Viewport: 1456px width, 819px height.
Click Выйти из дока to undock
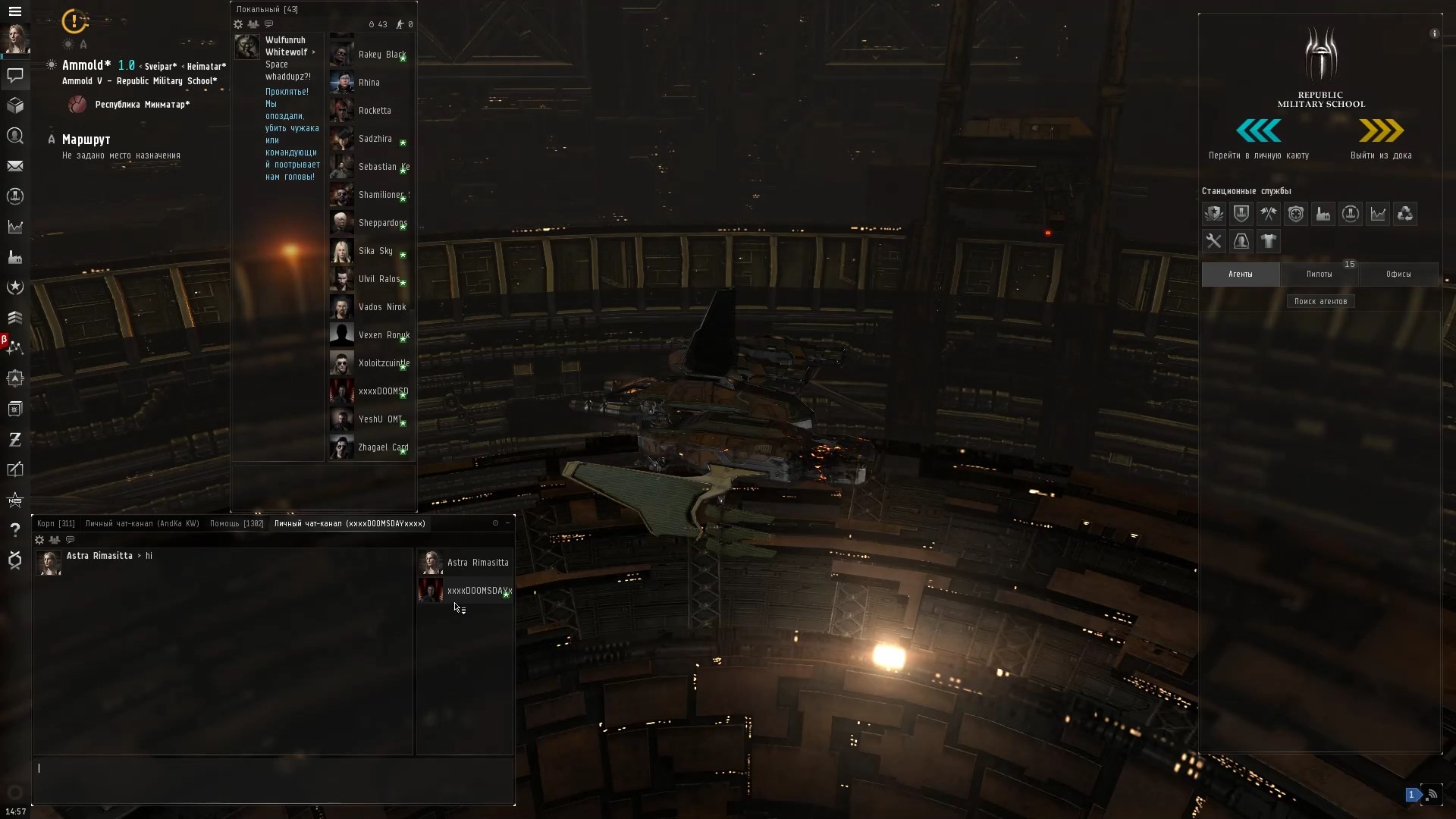click(1382, 140)
